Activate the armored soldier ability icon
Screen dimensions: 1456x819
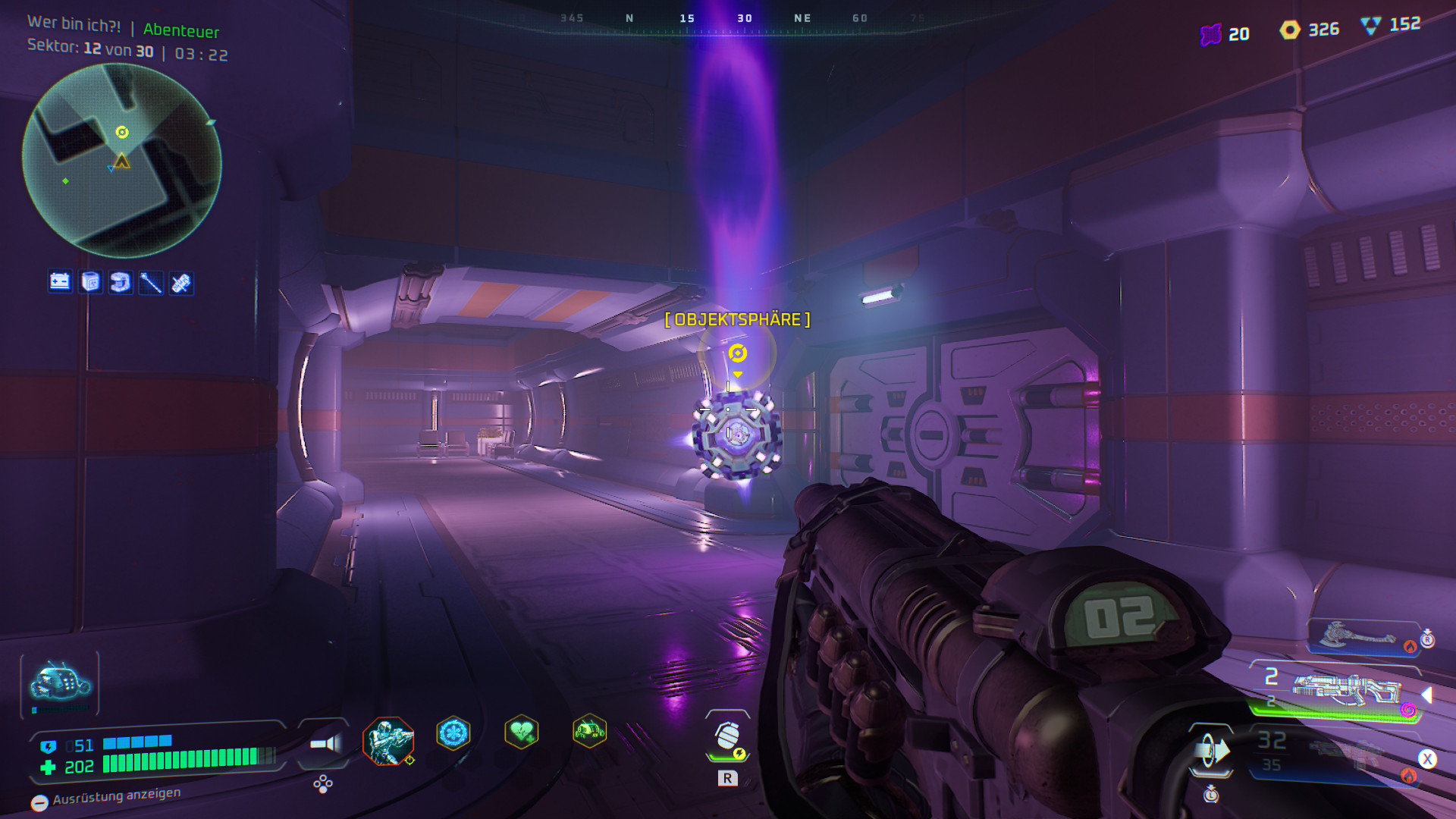388,741
